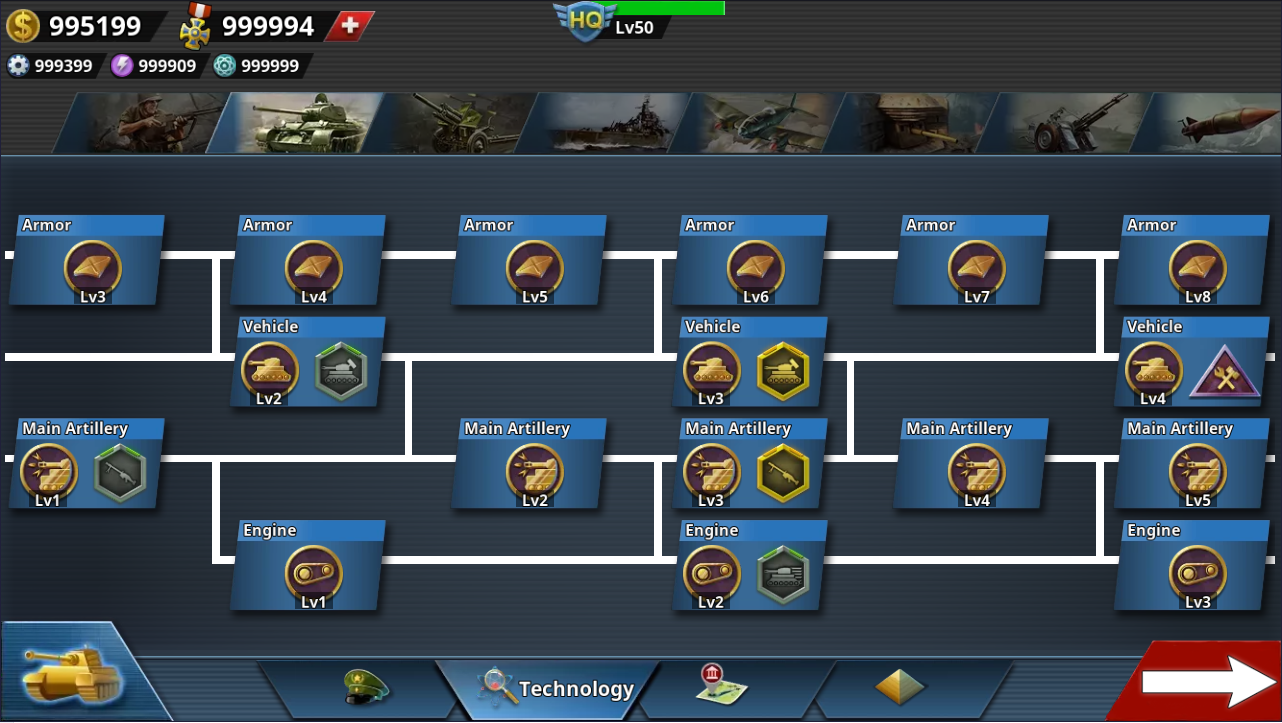Switch to the battleship research category
Image resolution: width=1282 pixels, height=723 pixels.
click(x=600, y=122)
